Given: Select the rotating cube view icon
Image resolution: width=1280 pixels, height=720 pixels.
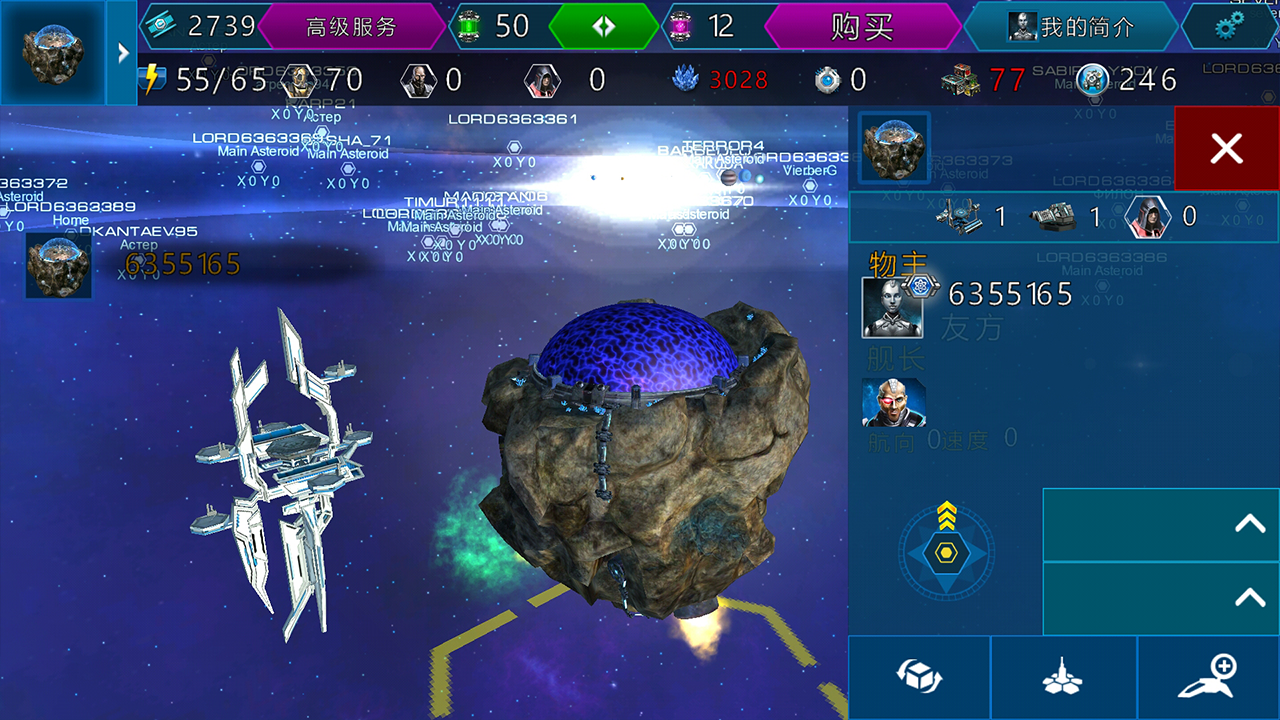Looking at the screenshot, I should [918, 675].
